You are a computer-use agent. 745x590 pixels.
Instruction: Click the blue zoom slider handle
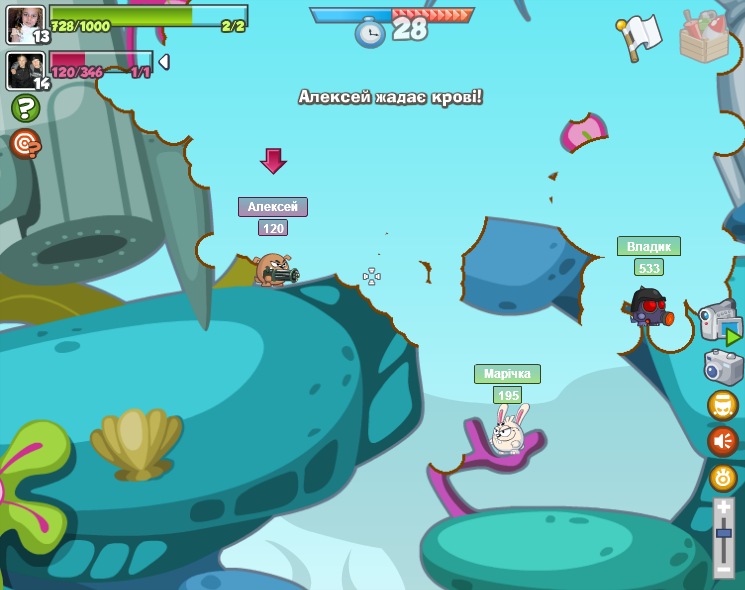coord(723,535)
